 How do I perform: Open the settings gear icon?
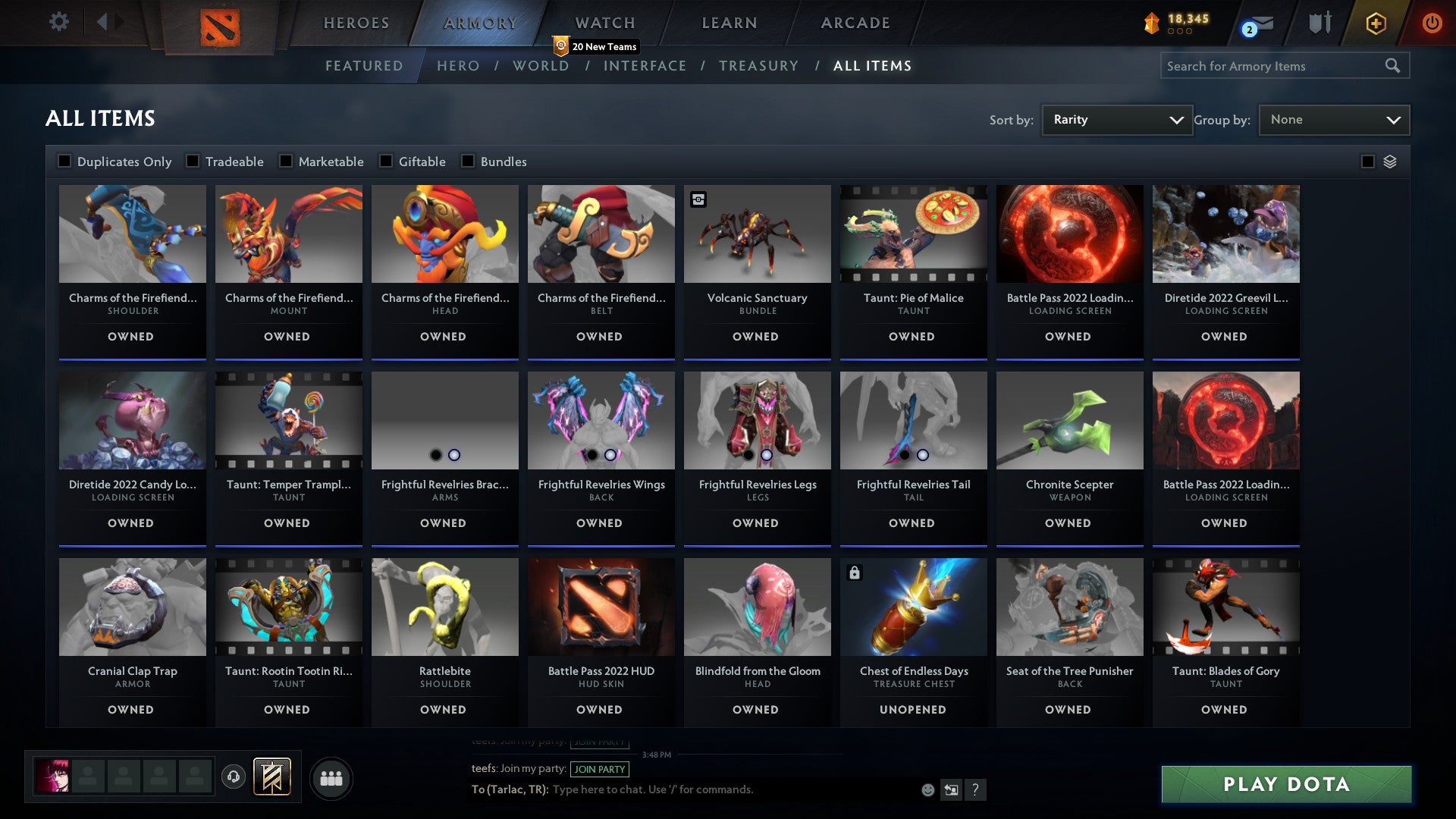(x=58, y=22)
